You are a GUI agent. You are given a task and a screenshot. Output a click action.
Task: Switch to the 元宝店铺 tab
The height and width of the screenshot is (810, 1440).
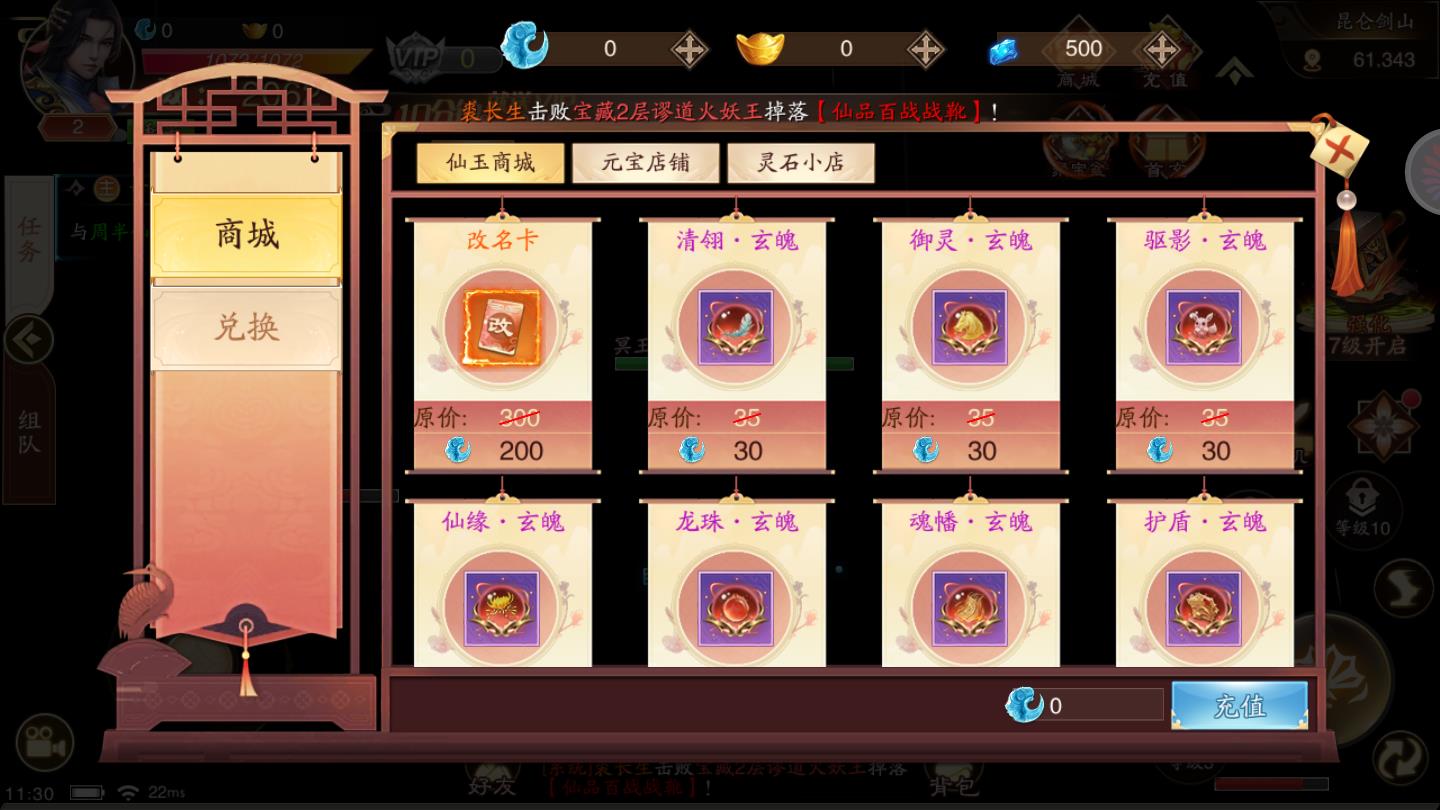[645, 162]
